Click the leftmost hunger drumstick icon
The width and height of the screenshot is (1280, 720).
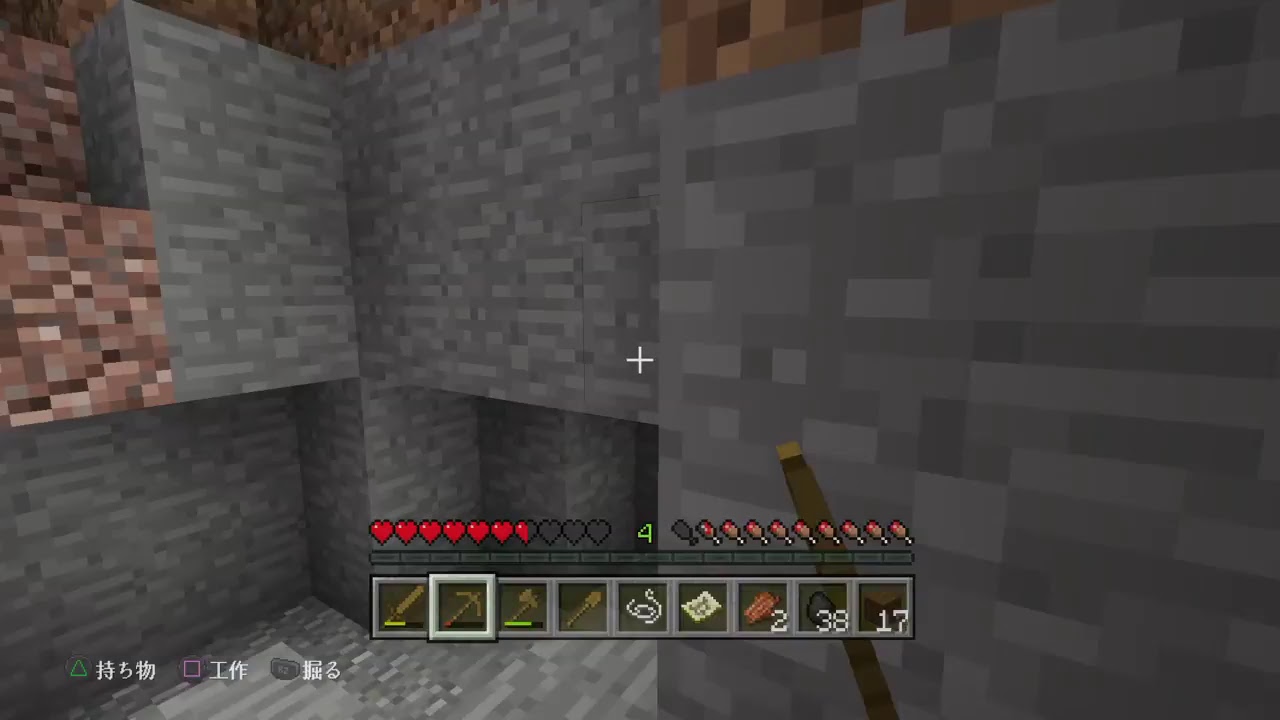(x=684, y=533)
